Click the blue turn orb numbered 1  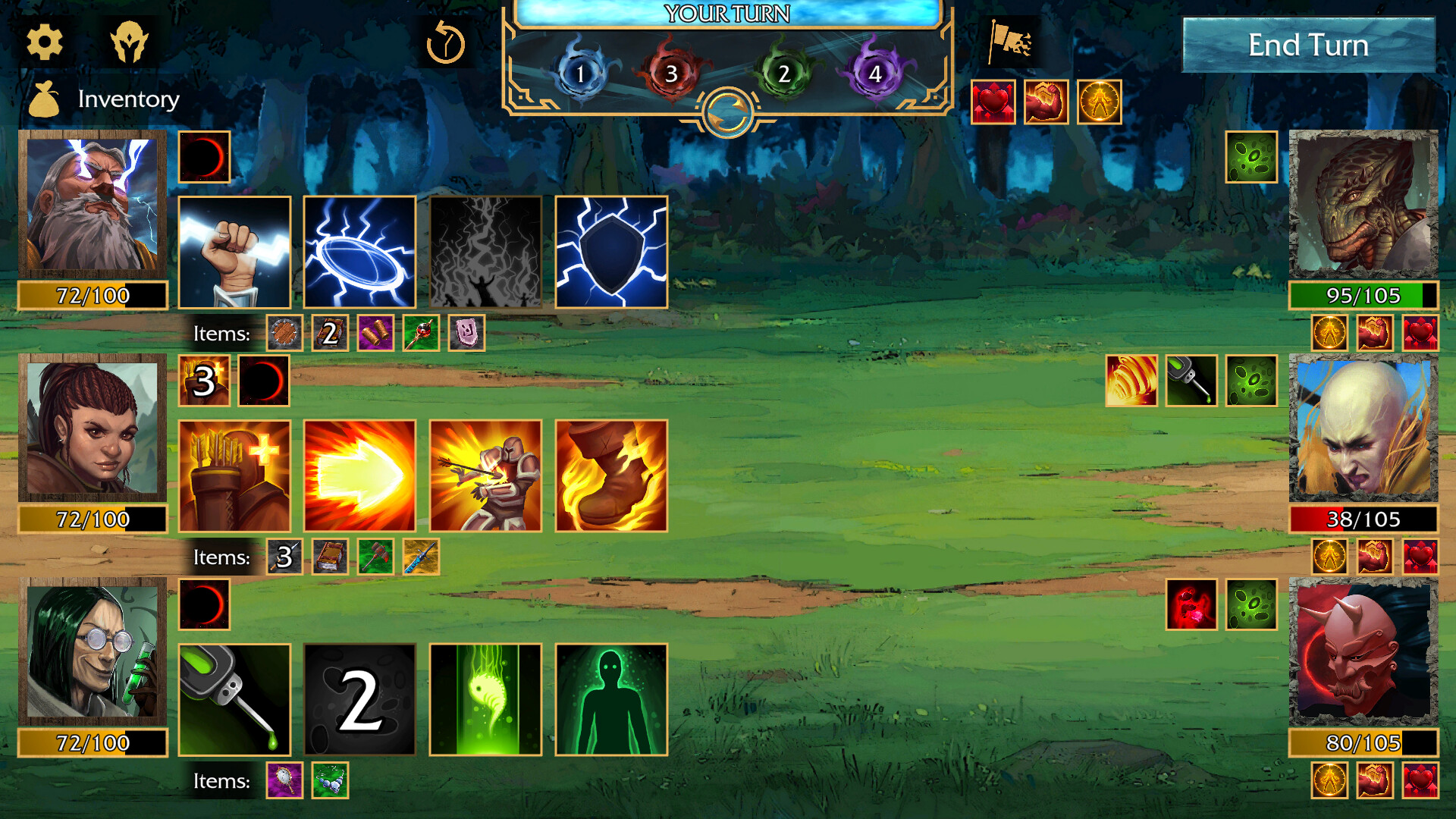click(x=579, y=74)
